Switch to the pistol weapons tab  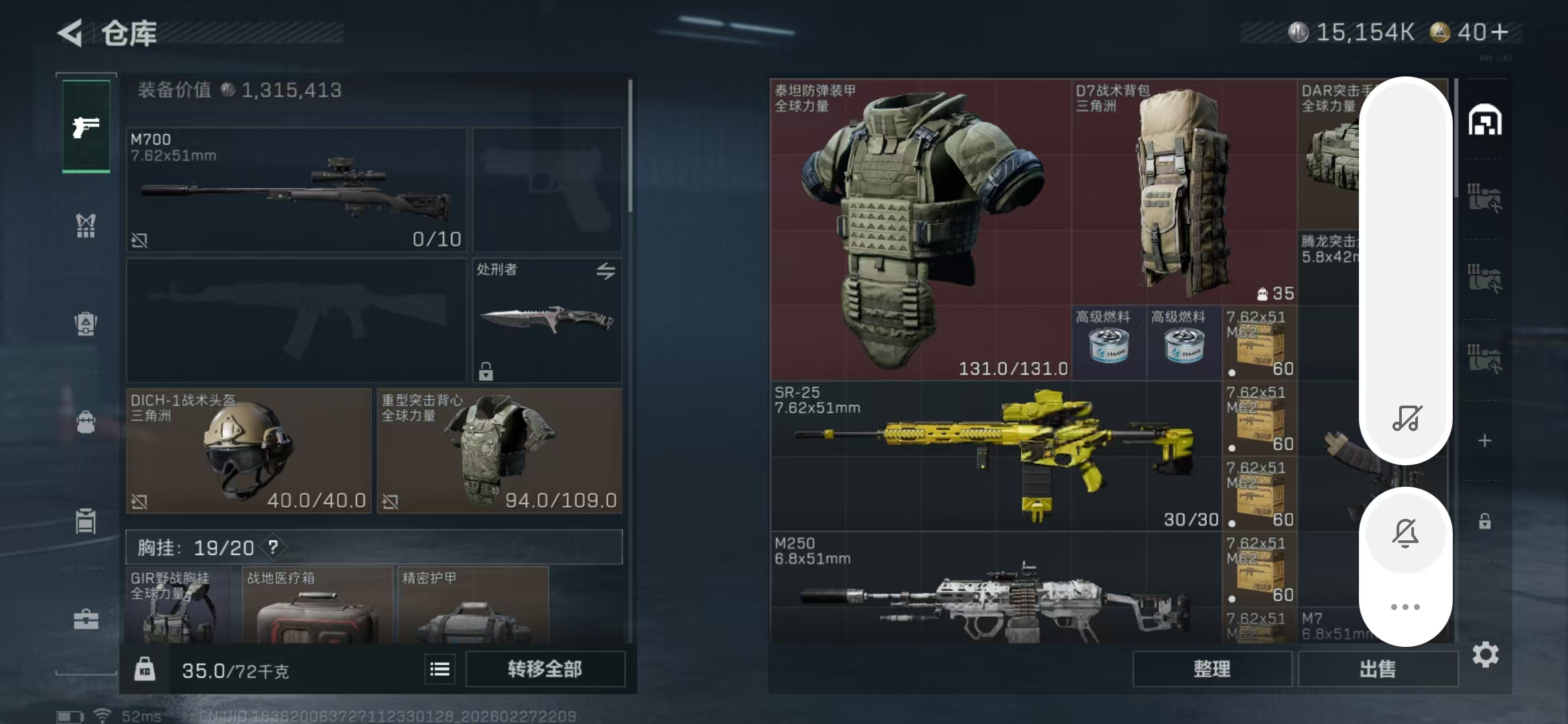[86, 127]
